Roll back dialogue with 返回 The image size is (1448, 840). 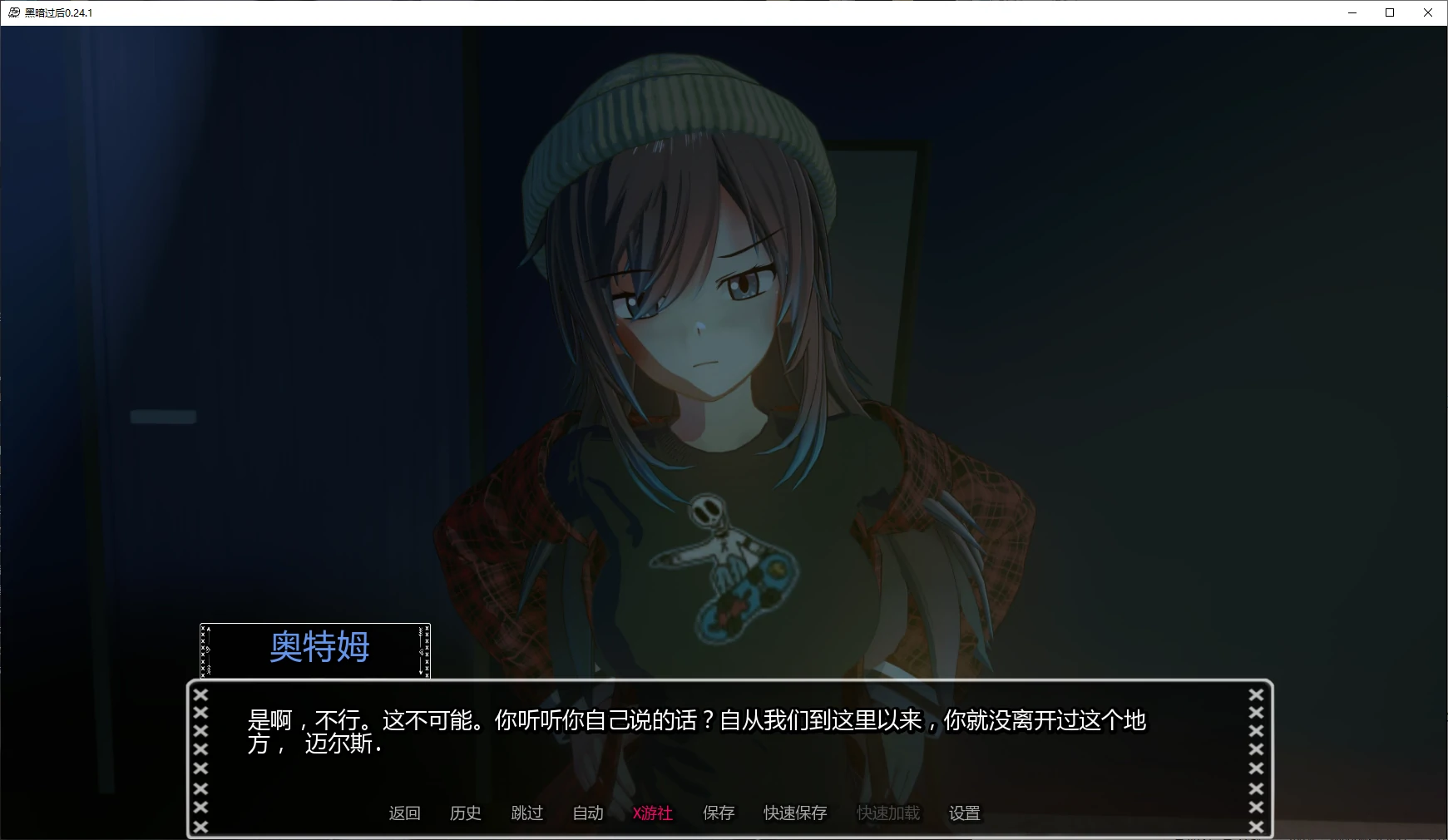(403, 813)
